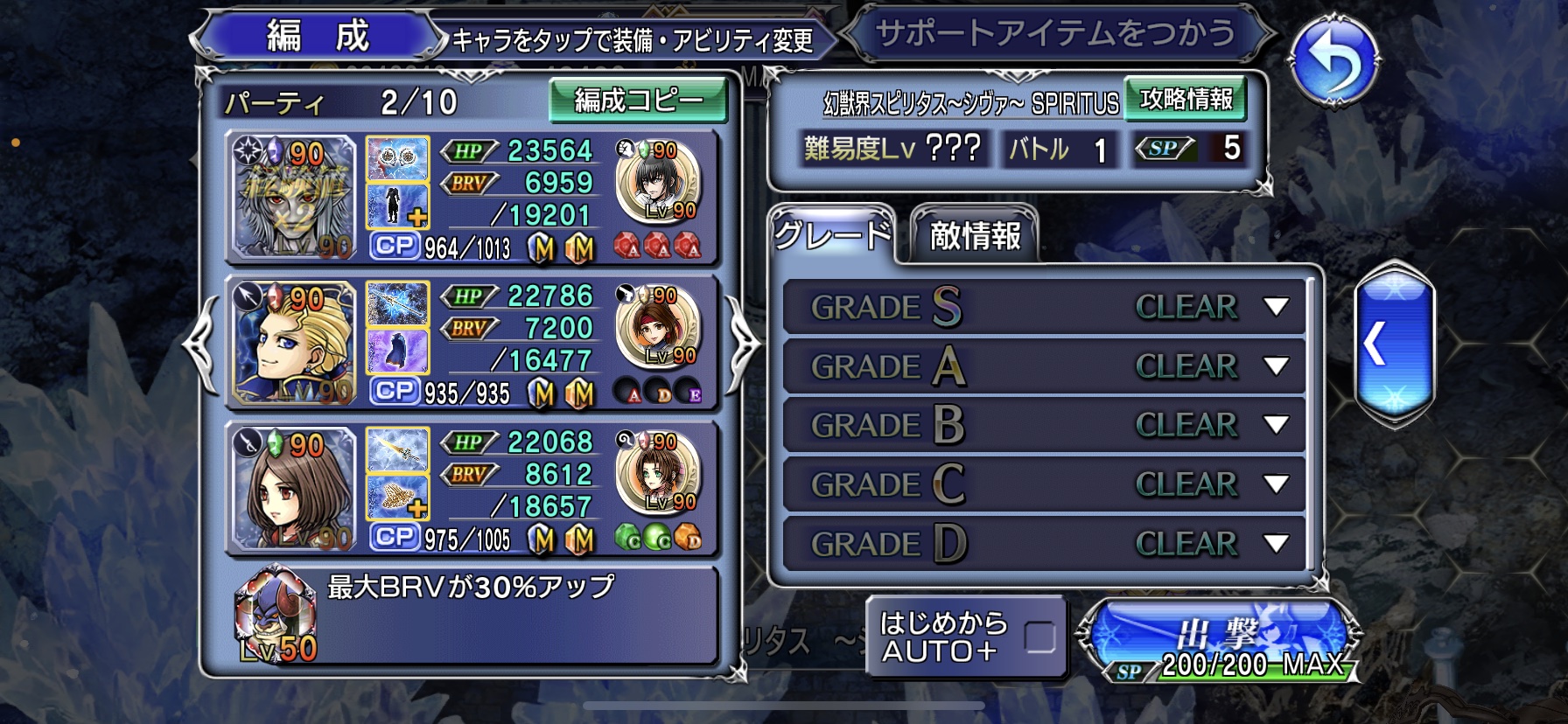Select the blonde second party character
This screenshot has width=1568, height=724.
click(294, 344)
